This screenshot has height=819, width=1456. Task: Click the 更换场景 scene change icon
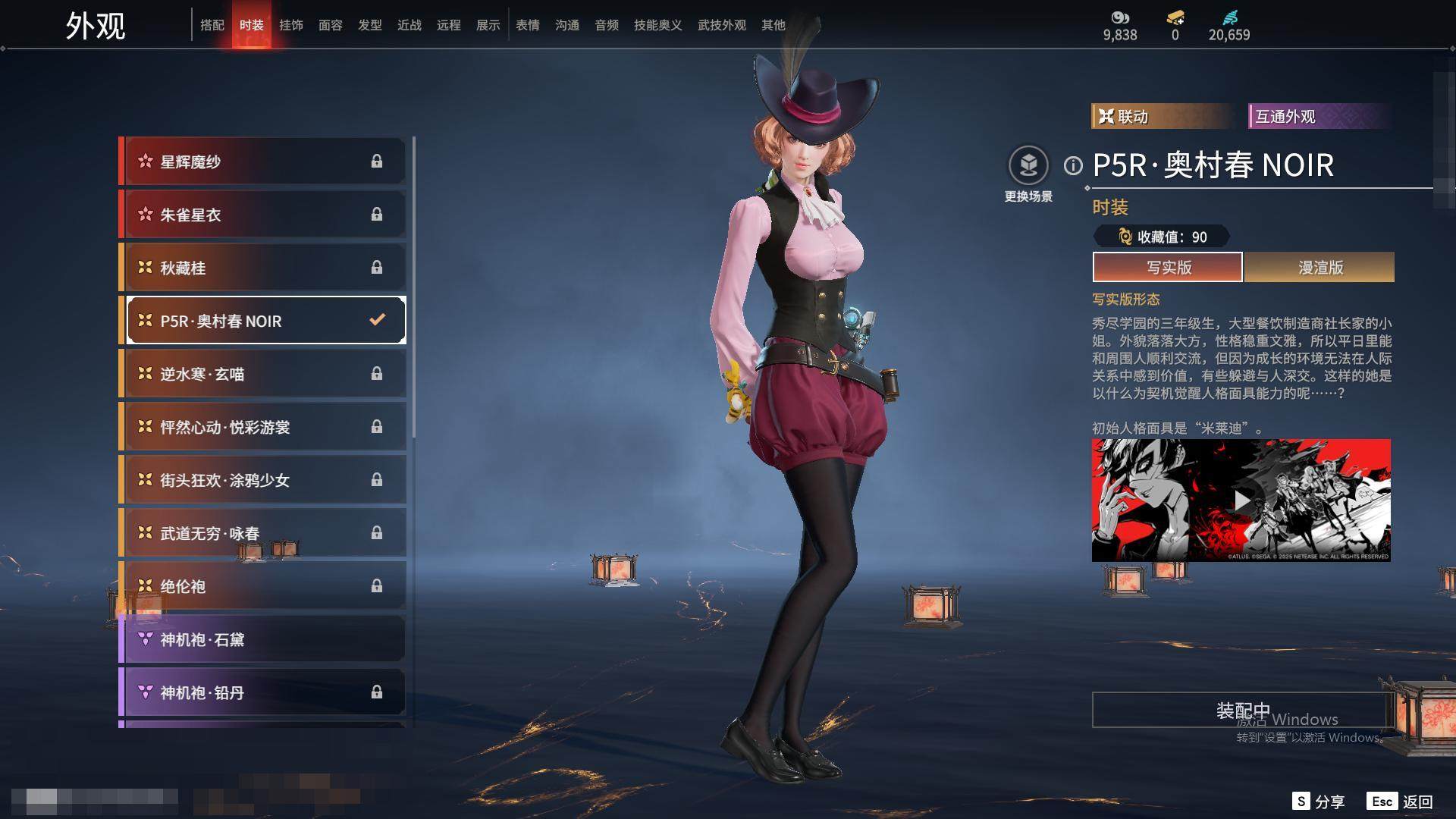(x=1028, y=165)
